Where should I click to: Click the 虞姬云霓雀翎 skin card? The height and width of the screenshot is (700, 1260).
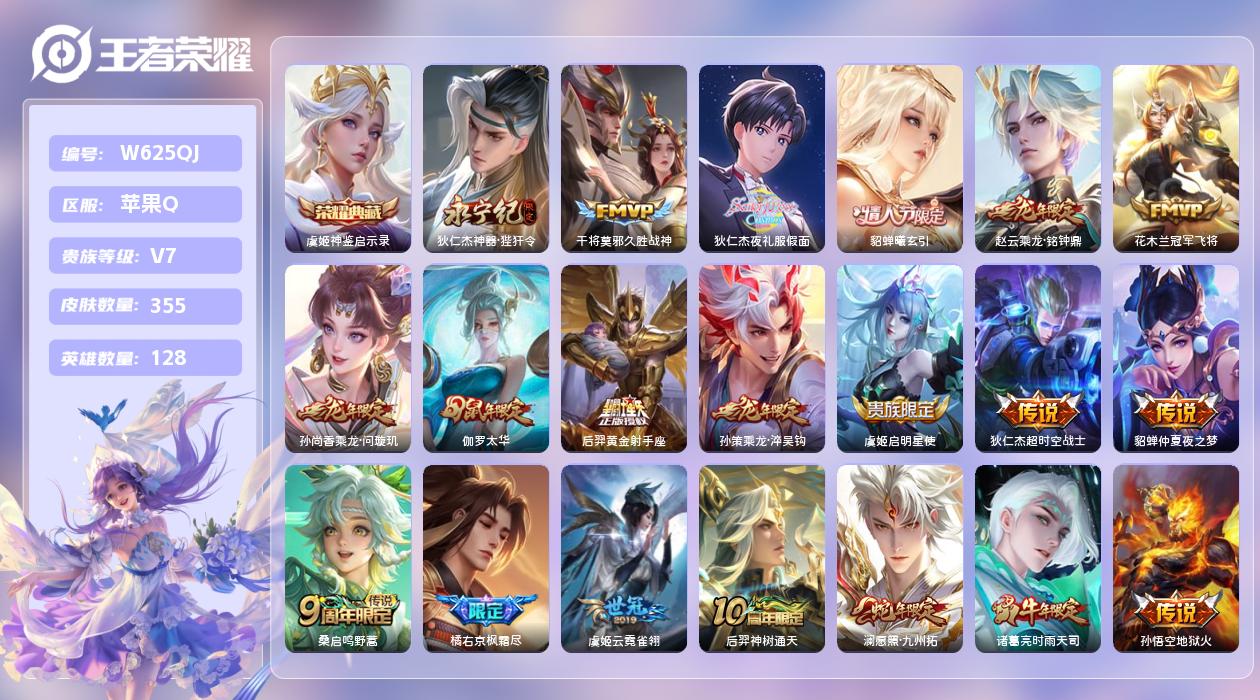pos(624,558)
